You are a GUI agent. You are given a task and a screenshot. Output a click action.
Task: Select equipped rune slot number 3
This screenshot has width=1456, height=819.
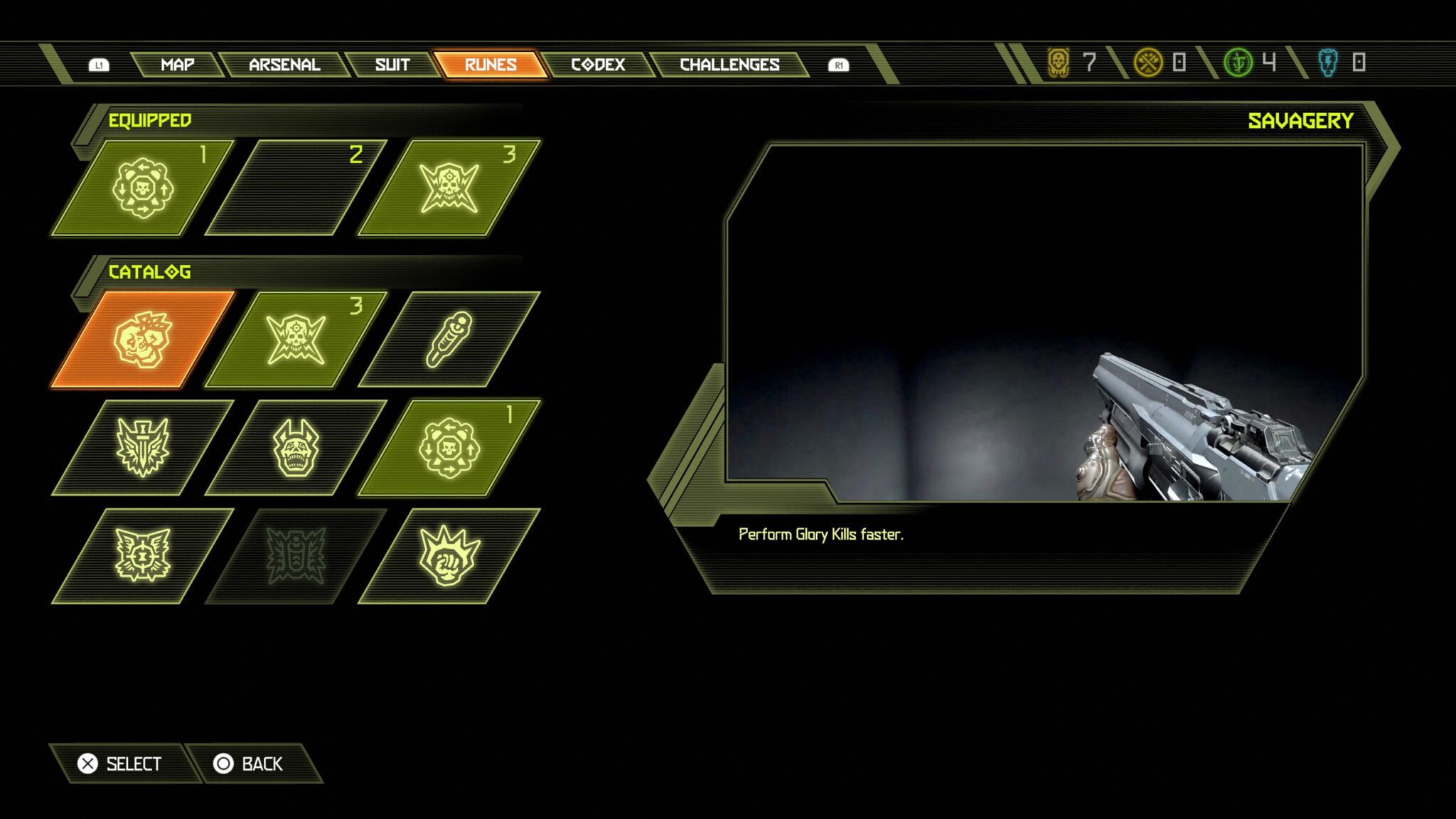(449, 188)
